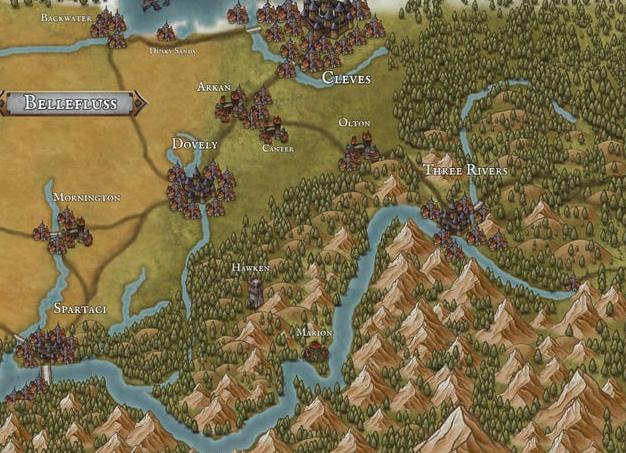This screenshot has width=626, height=453.
Task: Select the Hawken tower marker
Action: [255, 291]
